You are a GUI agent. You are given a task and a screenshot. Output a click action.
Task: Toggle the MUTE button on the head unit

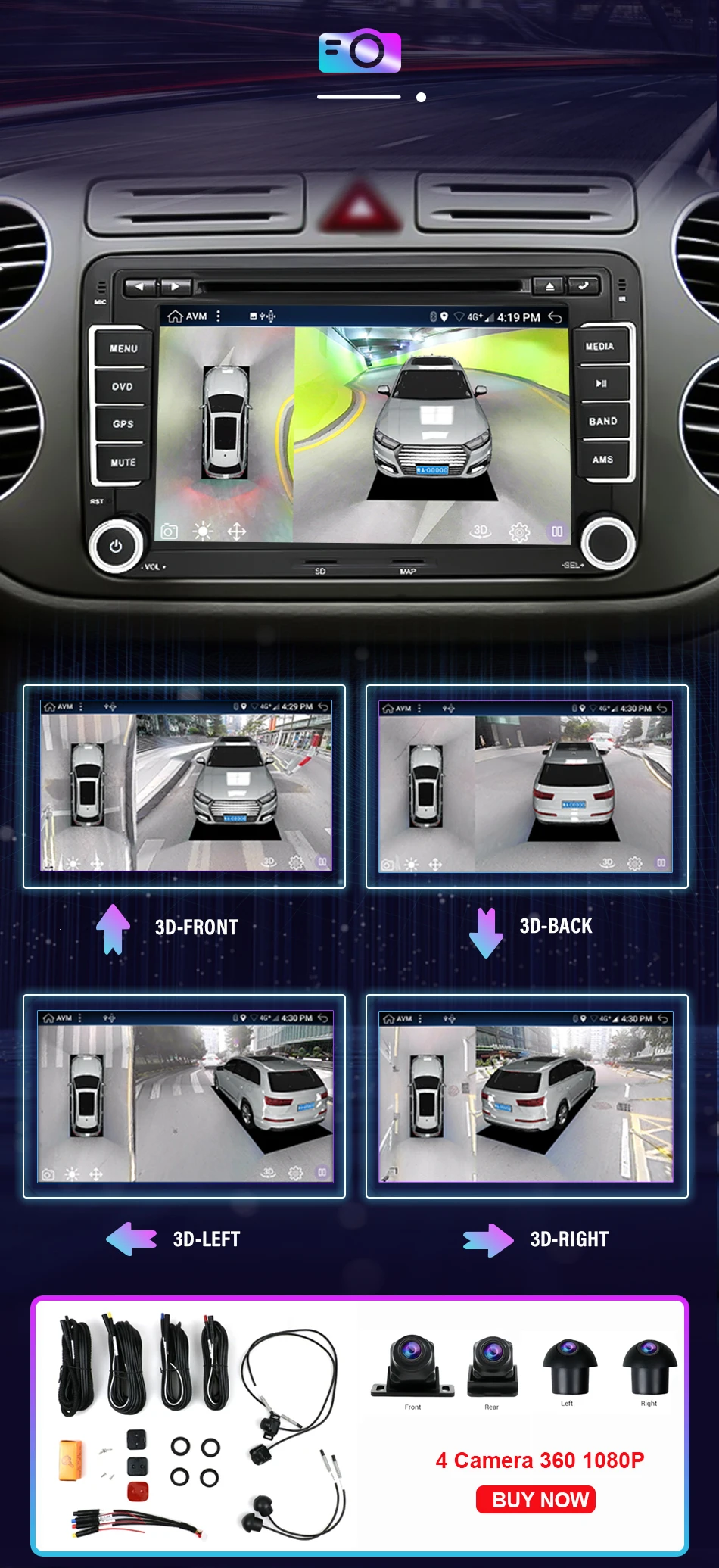point(123,462)
